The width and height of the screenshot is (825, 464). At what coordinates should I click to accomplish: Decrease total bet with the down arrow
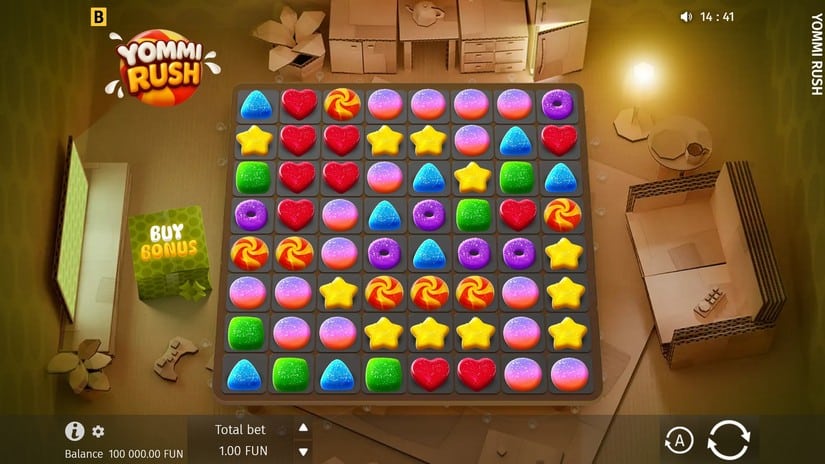[304, 450]
